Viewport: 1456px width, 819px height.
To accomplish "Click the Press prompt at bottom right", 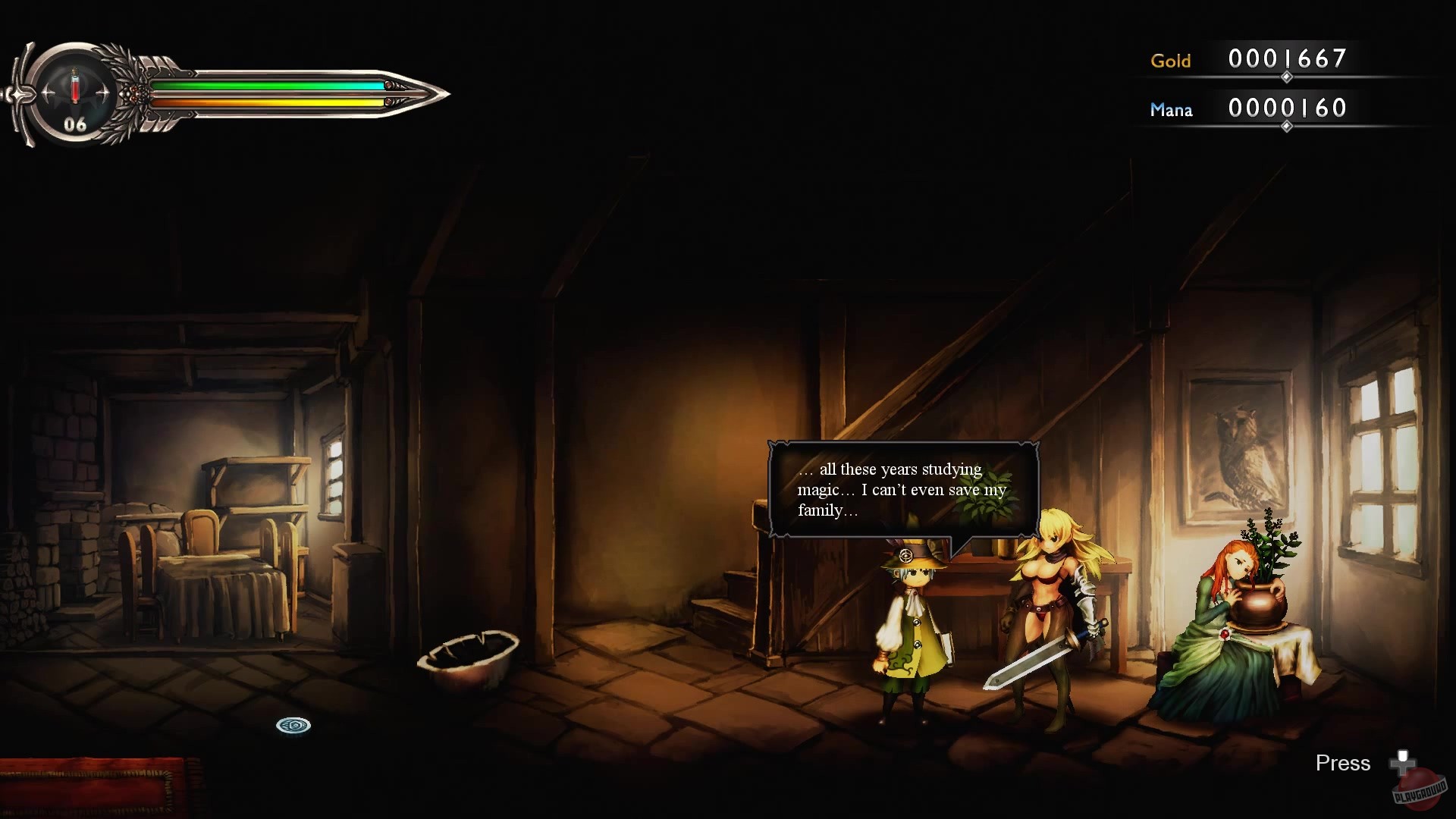I will (x=1343, y=764).
